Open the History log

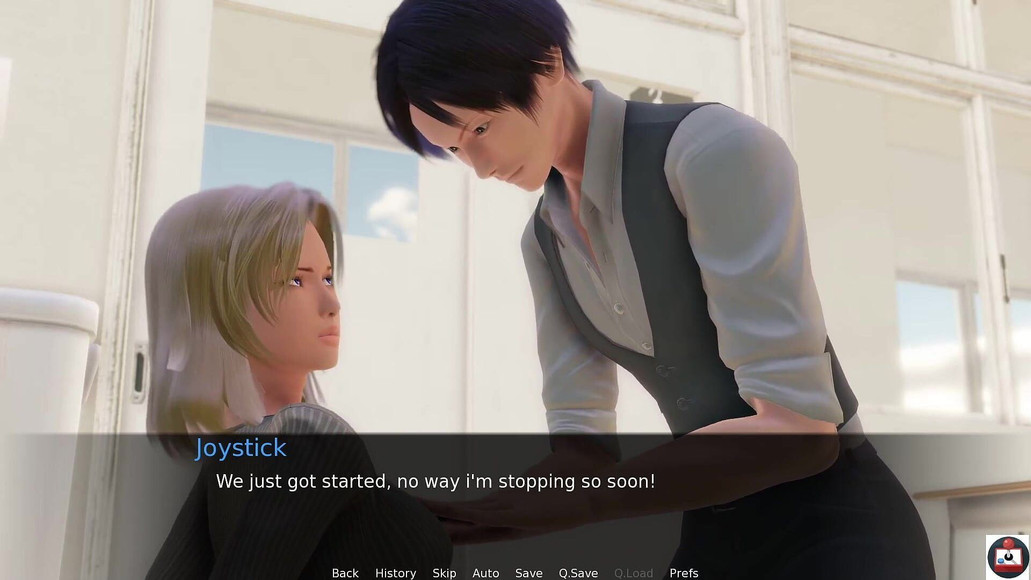click(395, 573)
